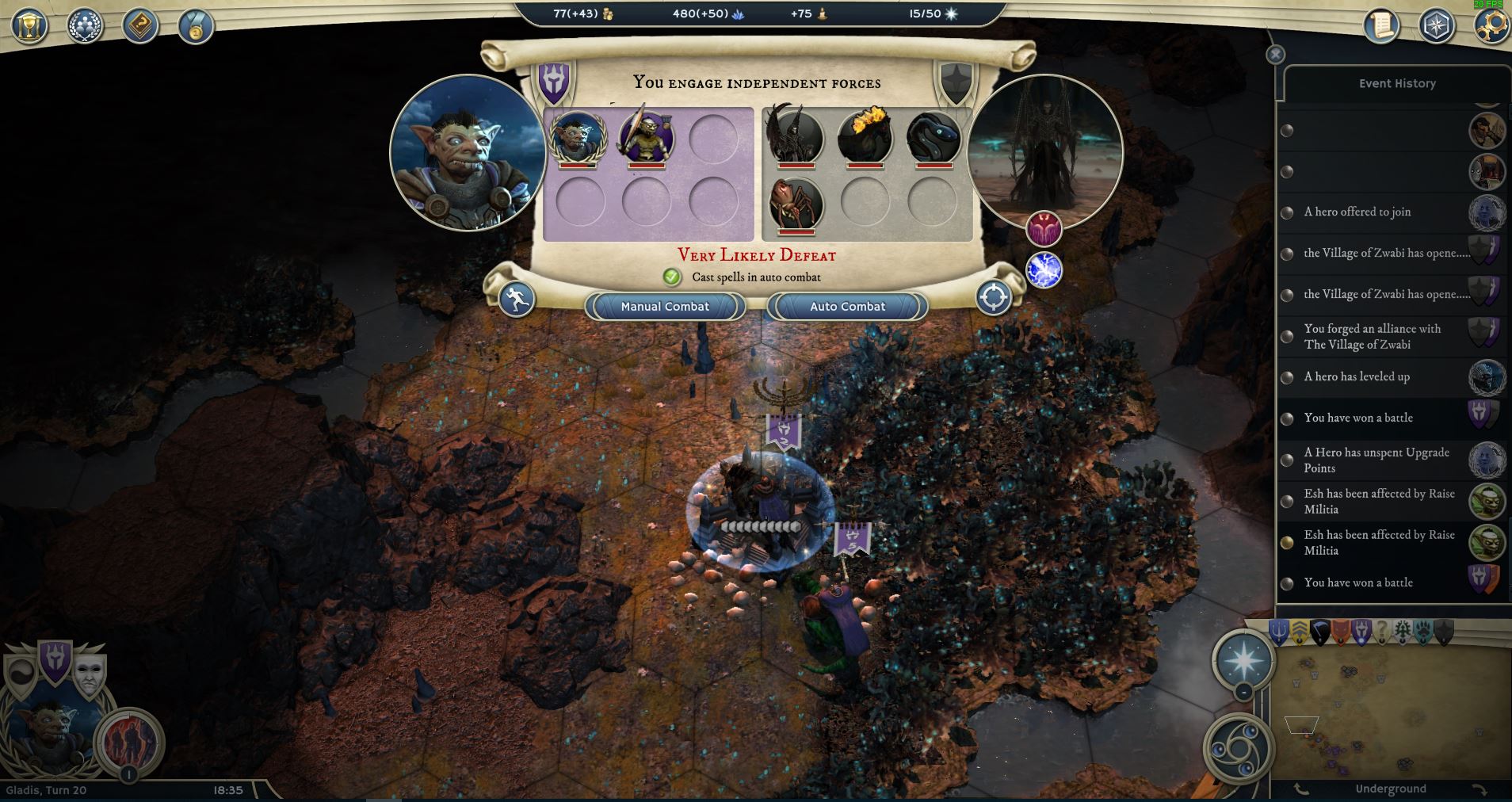Open the gear settings menu
This screenshot has width=1512, height=802.
1491,25
